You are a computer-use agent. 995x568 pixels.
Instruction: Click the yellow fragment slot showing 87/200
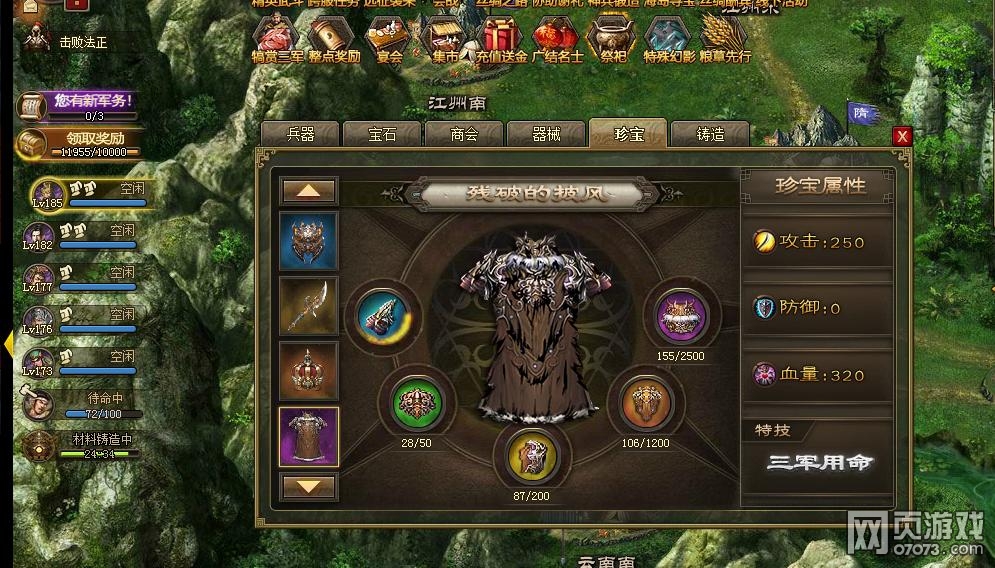tap(531, 454)
